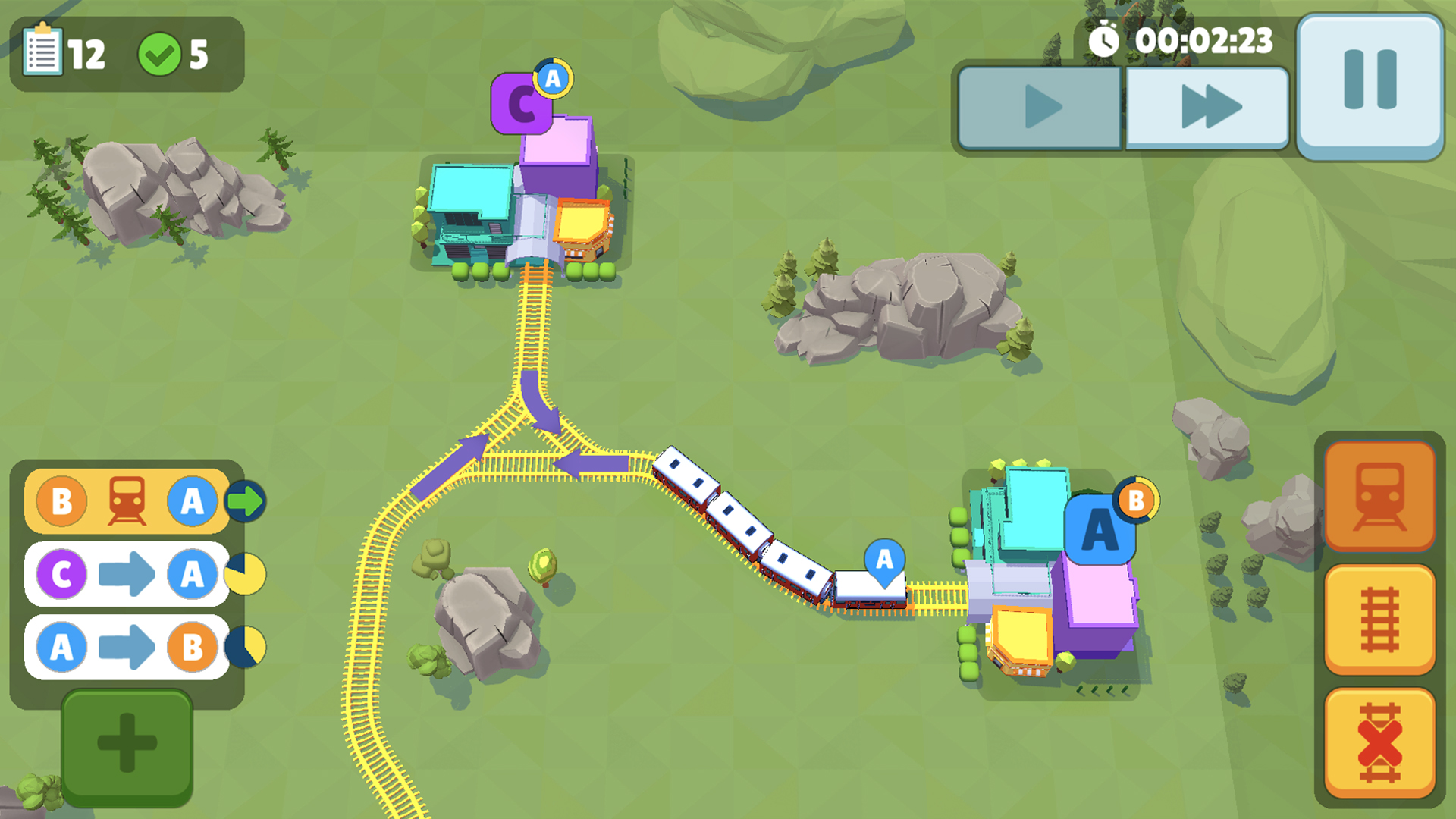Click the orange train icon in the B-A route
The height and width of the screenshot is (819, 1456).
126,500
